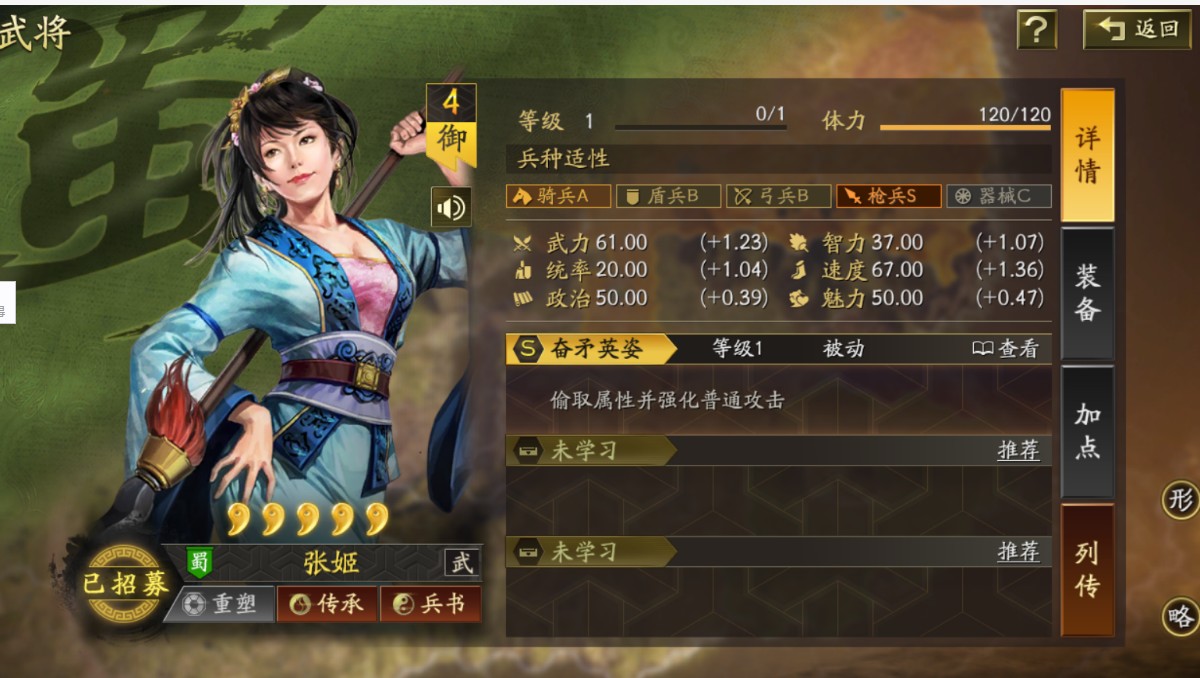Select the 加点 attribute points tab
This screenshot has height=678, width=1200.
point(1087,431)
